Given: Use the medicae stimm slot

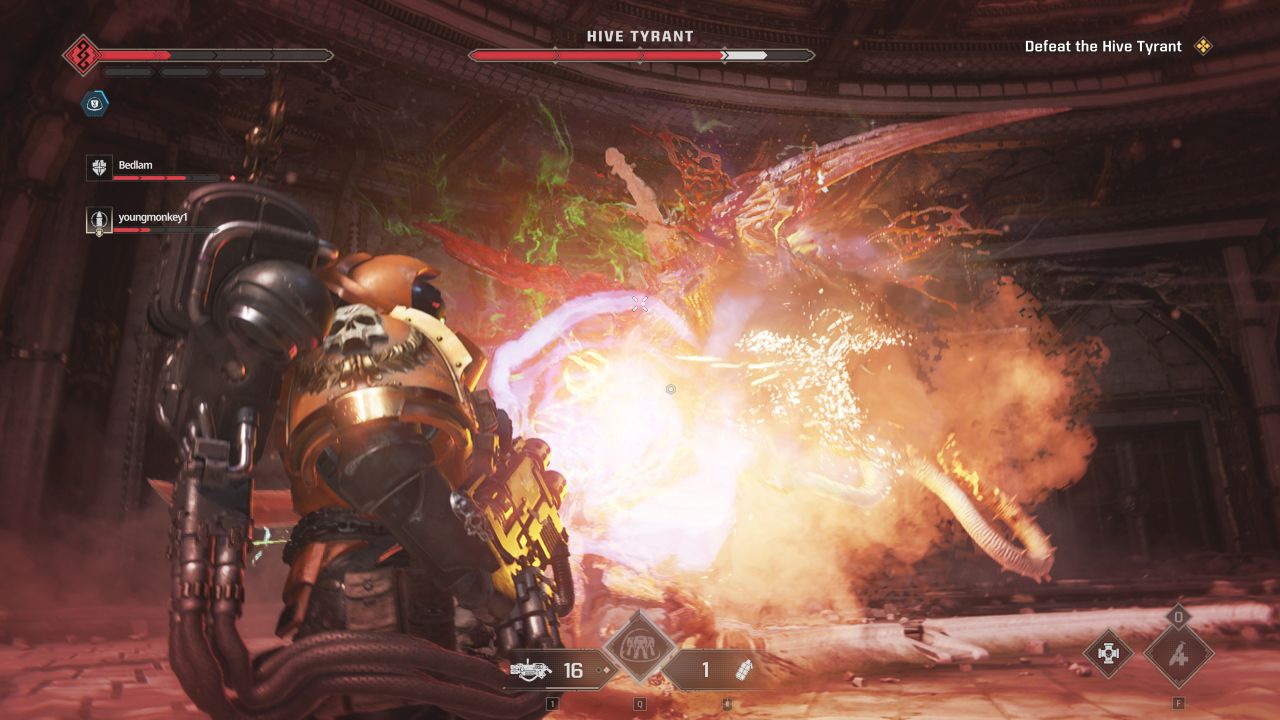Looking at the screenshot, I should (x=1179, y=656).
